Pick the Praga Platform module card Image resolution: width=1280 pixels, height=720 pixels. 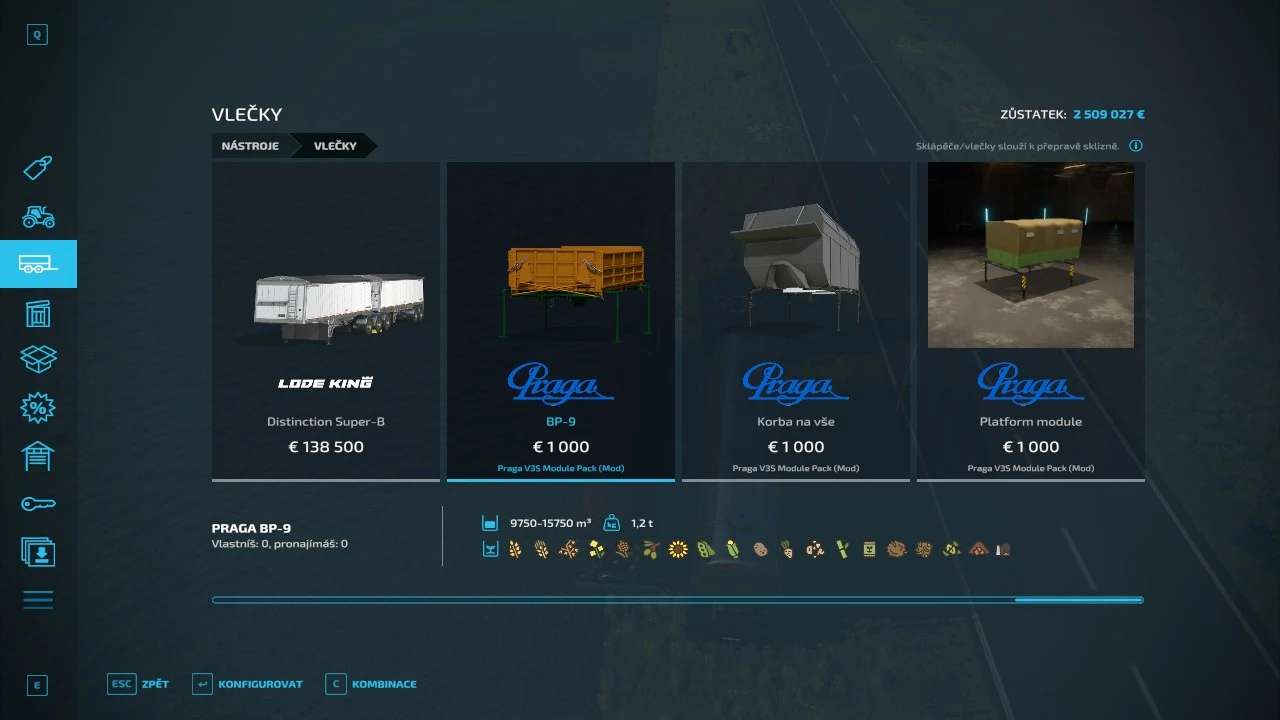tap(1031, 320)
